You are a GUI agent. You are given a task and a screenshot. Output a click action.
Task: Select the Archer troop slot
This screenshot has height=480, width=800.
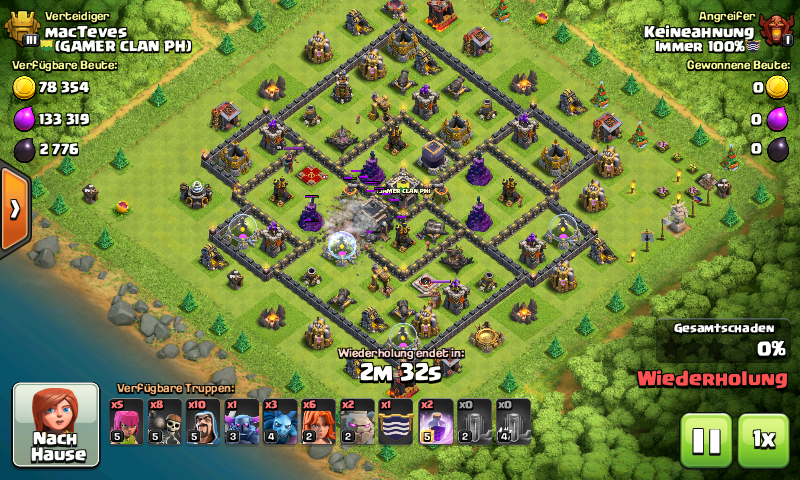click(x=126, y=421)
